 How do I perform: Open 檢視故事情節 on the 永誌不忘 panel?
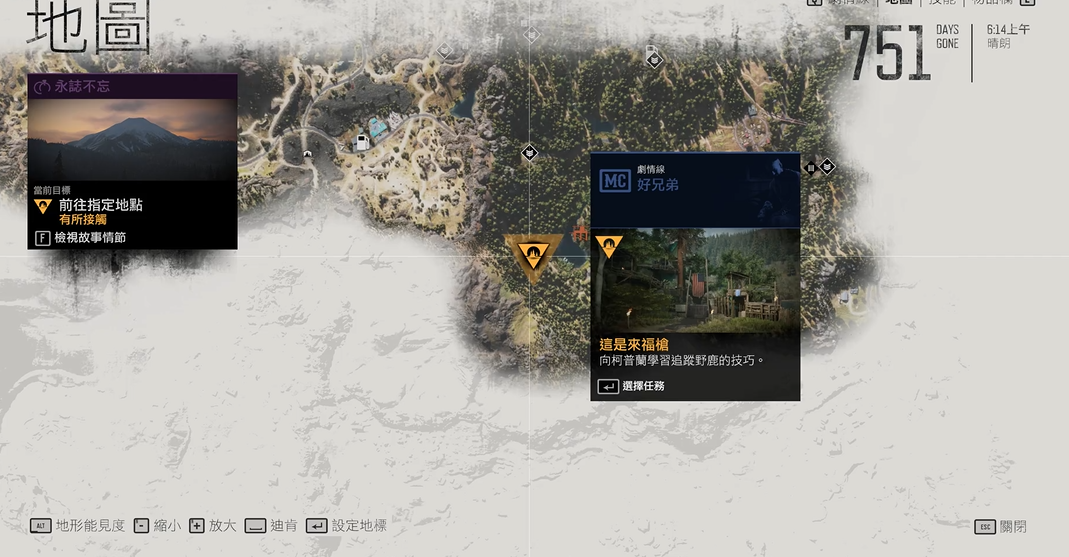pyautogui.click(x=89, y=238)
